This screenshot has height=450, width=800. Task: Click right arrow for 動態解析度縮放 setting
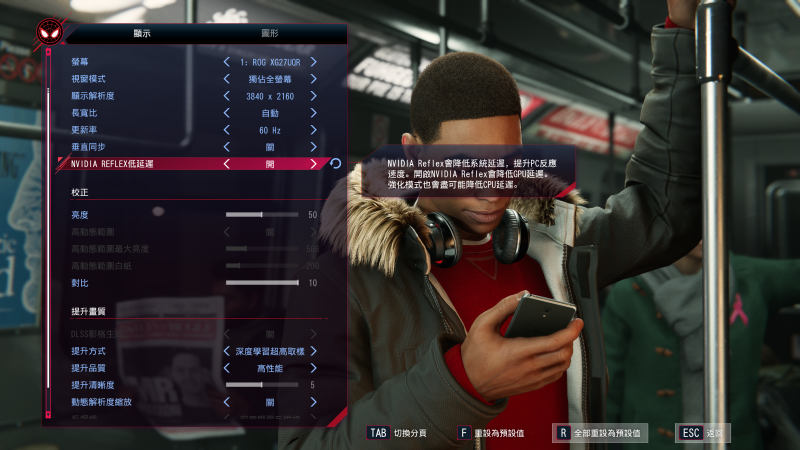pyautogui.click(x=313, y=402)
